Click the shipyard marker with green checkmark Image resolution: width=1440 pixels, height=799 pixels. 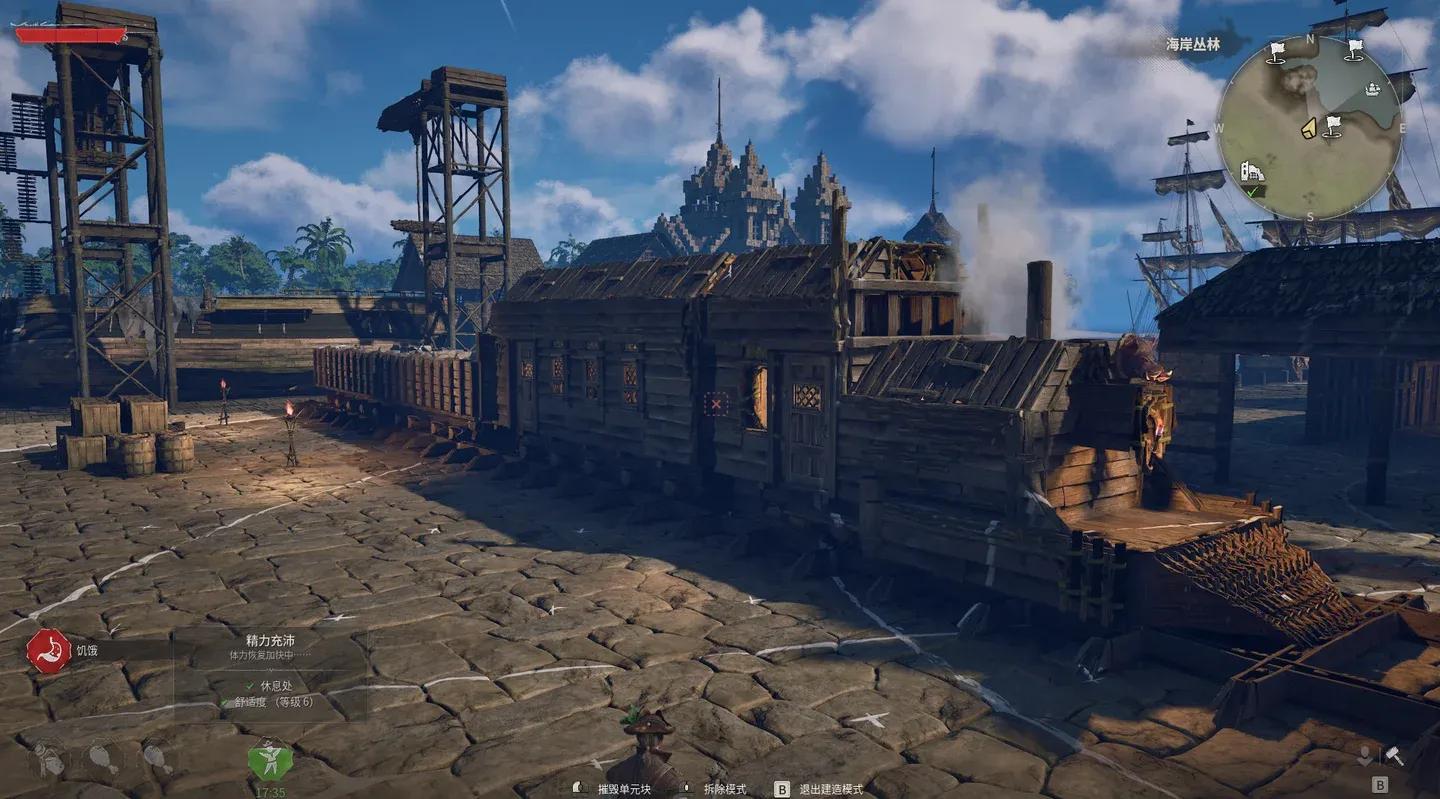tap(1253, 173)
